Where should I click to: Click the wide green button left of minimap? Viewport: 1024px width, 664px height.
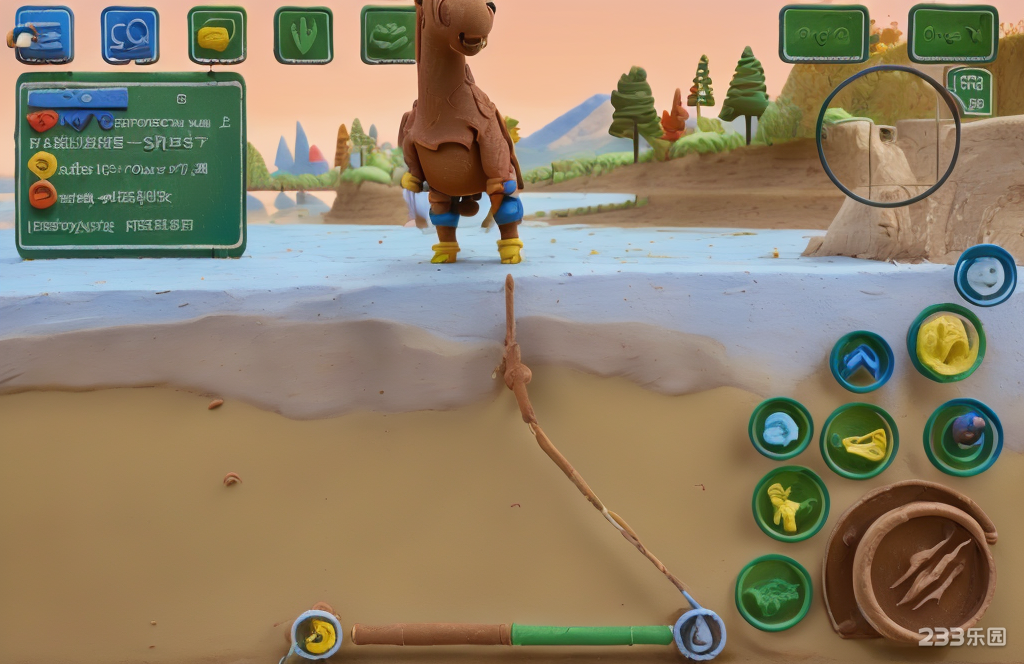coord(824,34)
